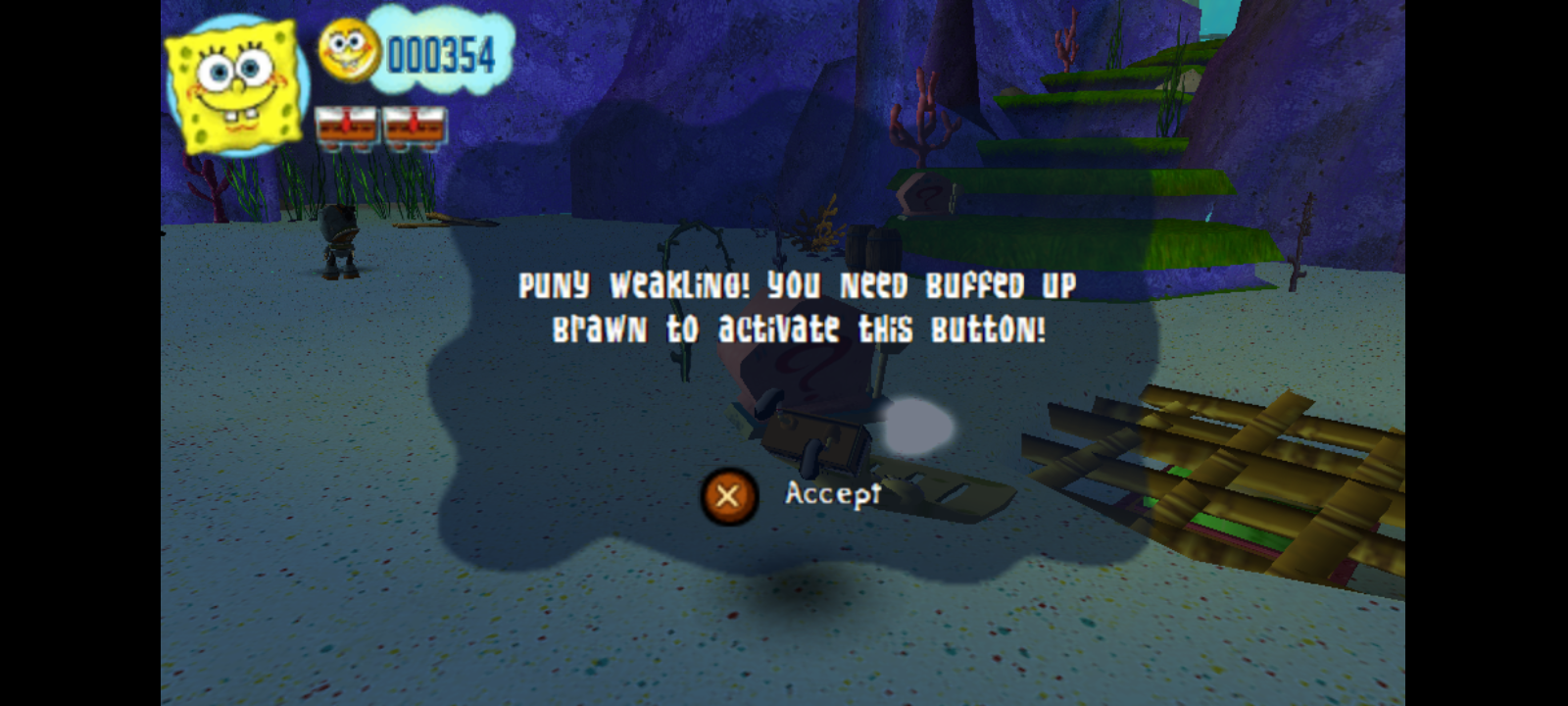Click the second treasure chest icon
The height and width of the screenshot is (706, 1568).
tap(416, 126)
